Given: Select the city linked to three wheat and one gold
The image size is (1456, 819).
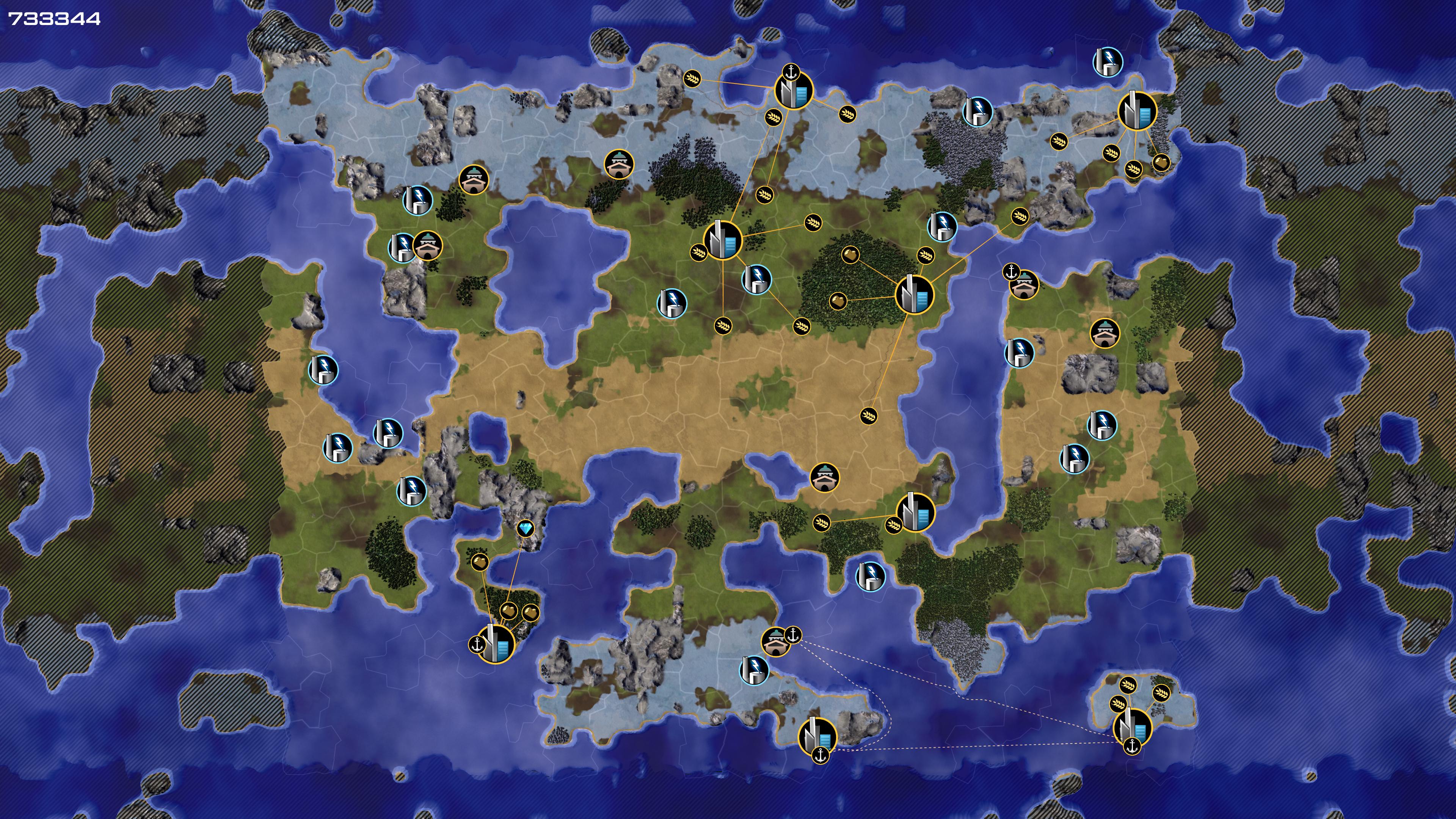Looking at the screenshot, I should tap(1137, 111).
